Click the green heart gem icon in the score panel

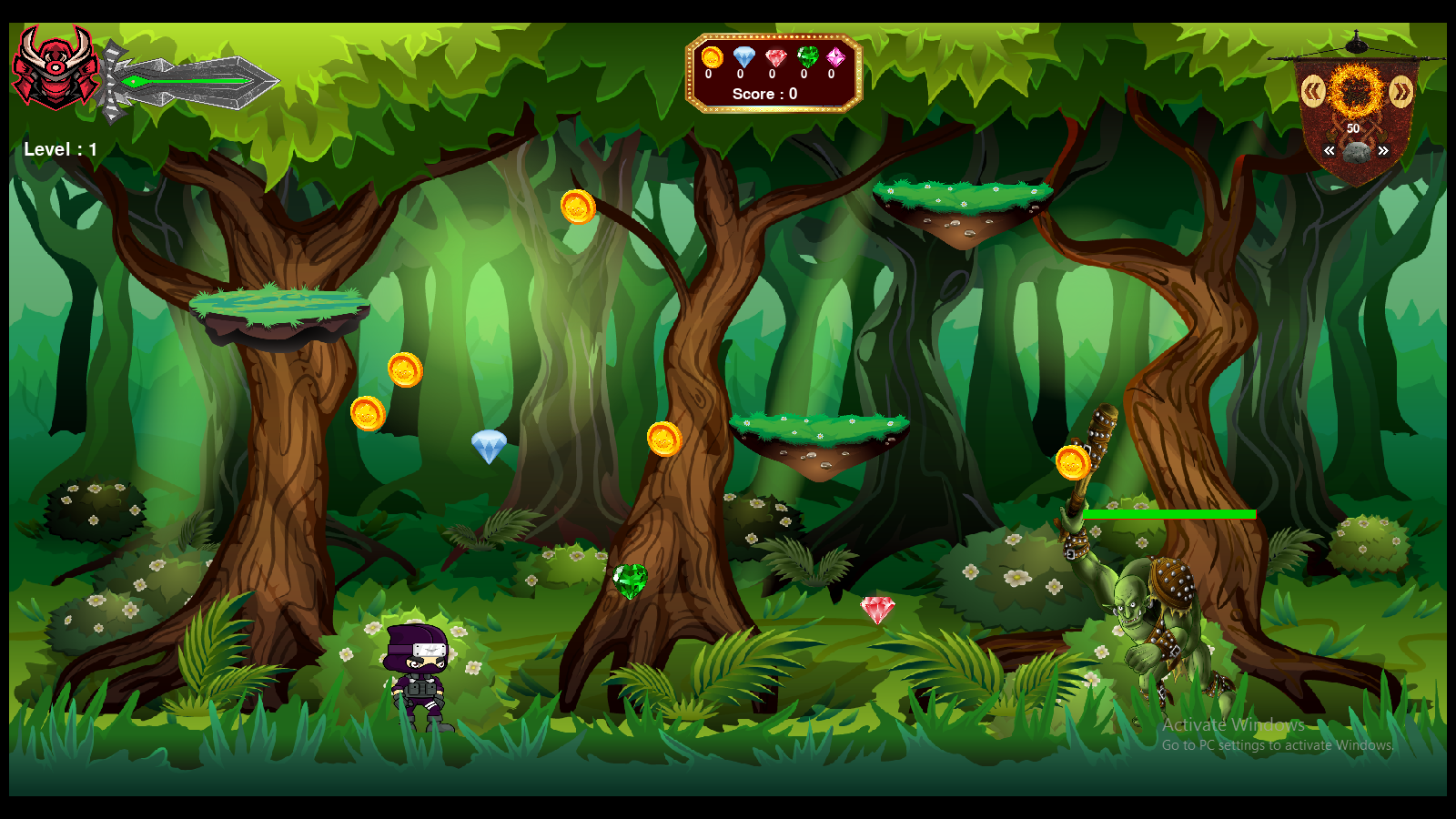tap(807, 56)
